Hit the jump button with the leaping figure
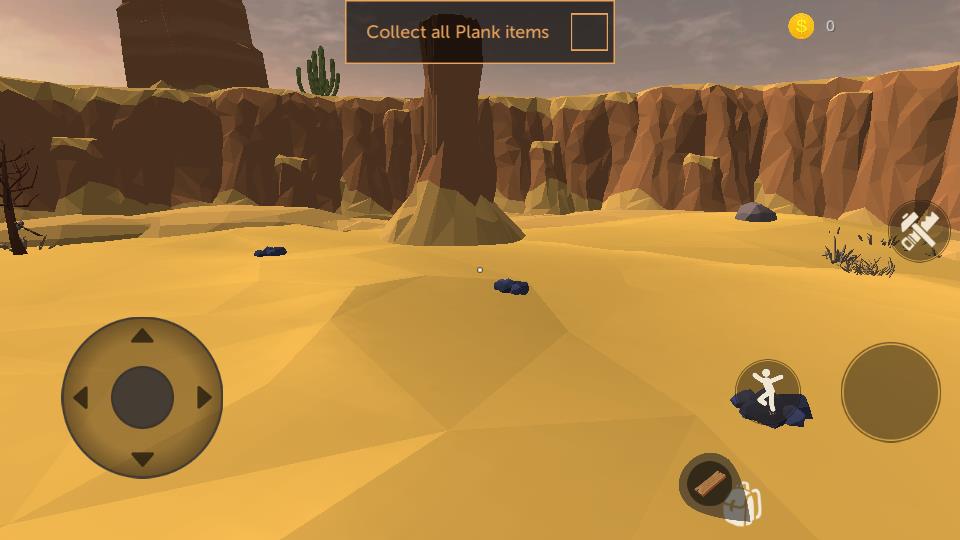 (767, 391)
